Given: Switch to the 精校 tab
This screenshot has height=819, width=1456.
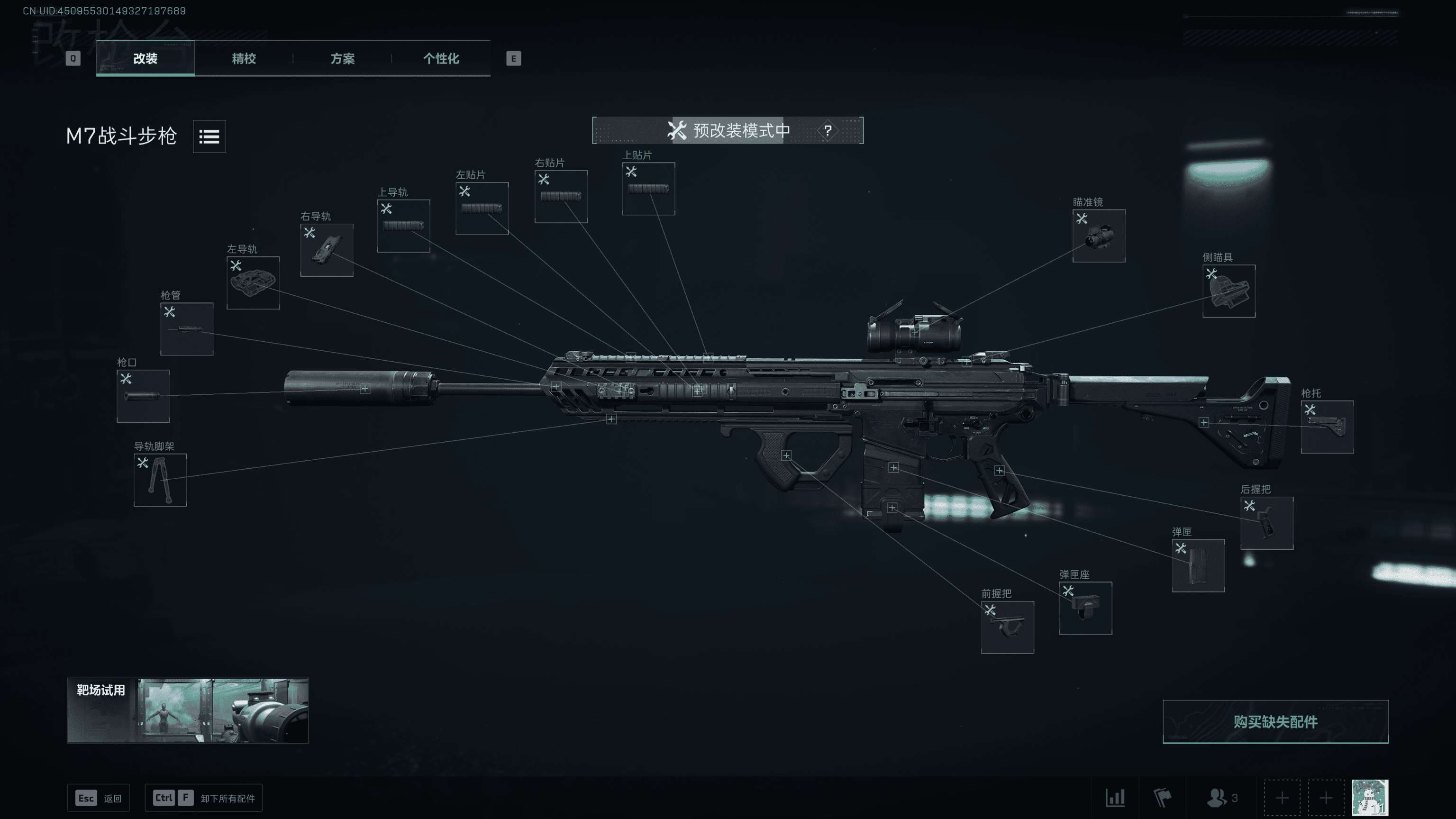Looking at the screenshot, I should coord(244,58).
